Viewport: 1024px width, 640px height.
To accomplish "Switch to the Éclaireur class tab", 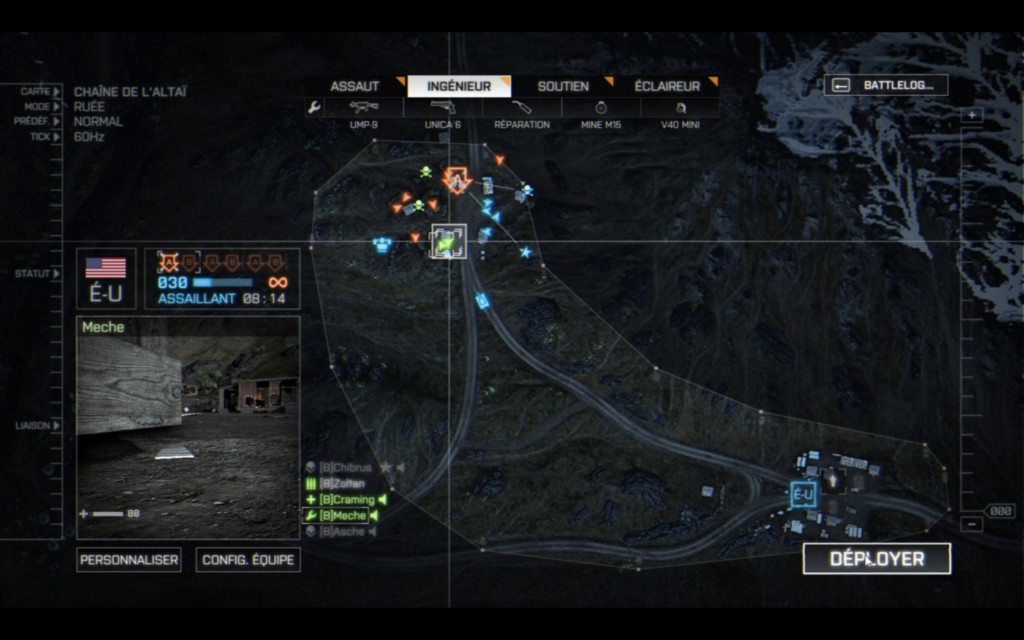I will [x=667, y=86].
